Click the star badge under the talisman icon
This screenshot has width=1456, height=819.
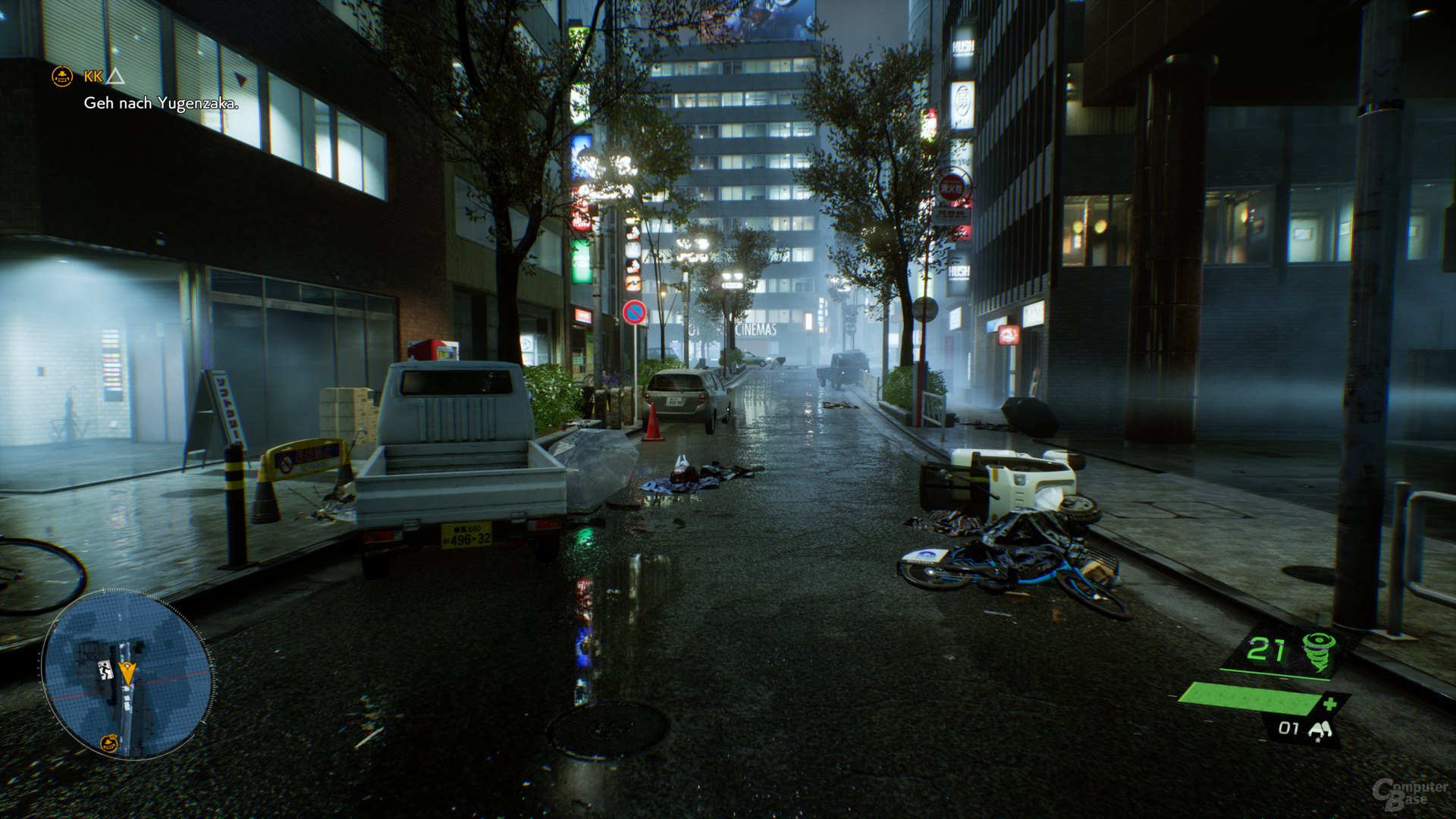(x=1317, y=739)
